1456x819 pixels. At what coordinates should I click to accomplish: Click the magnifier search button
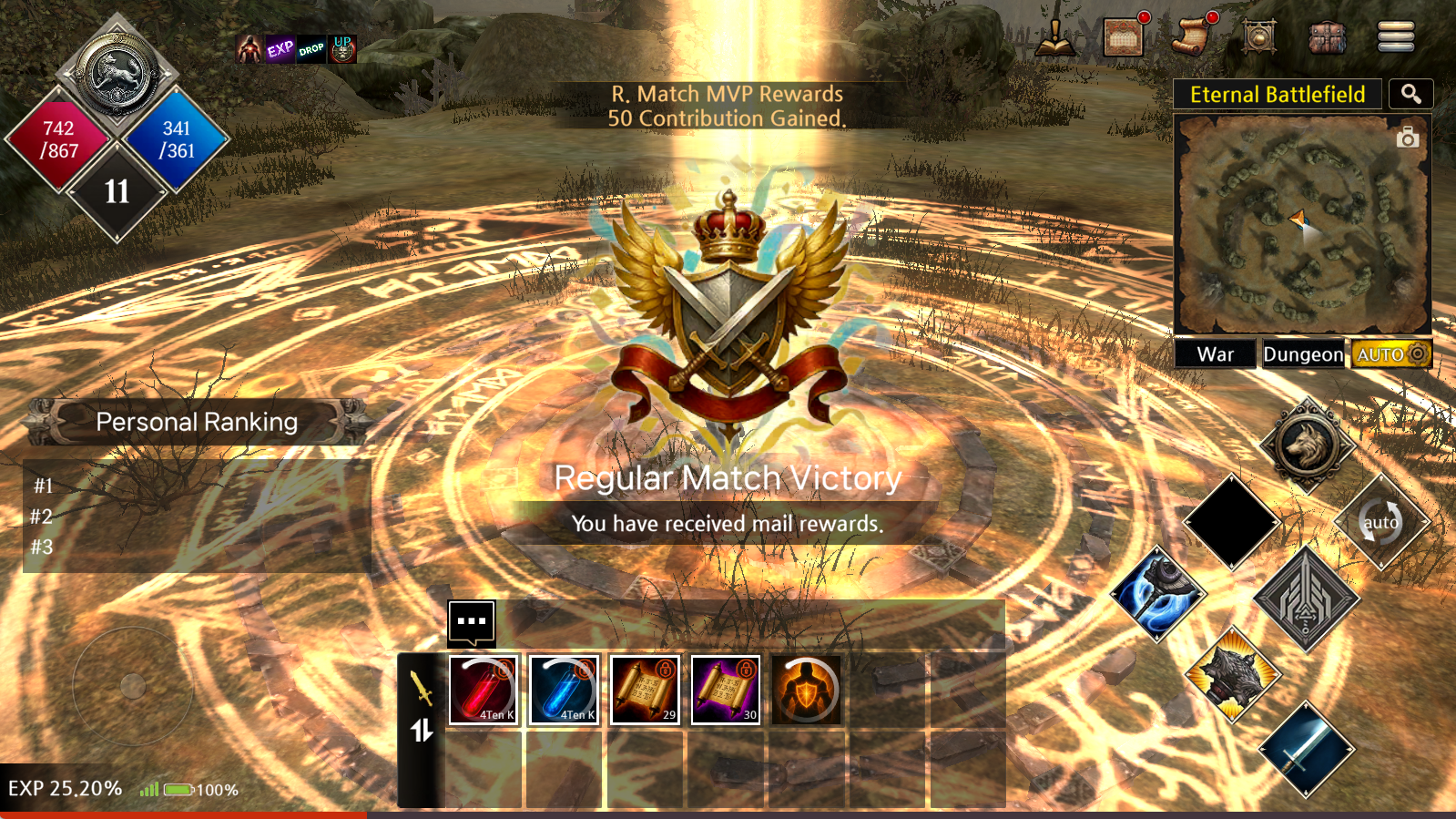tap(1410, 94)
